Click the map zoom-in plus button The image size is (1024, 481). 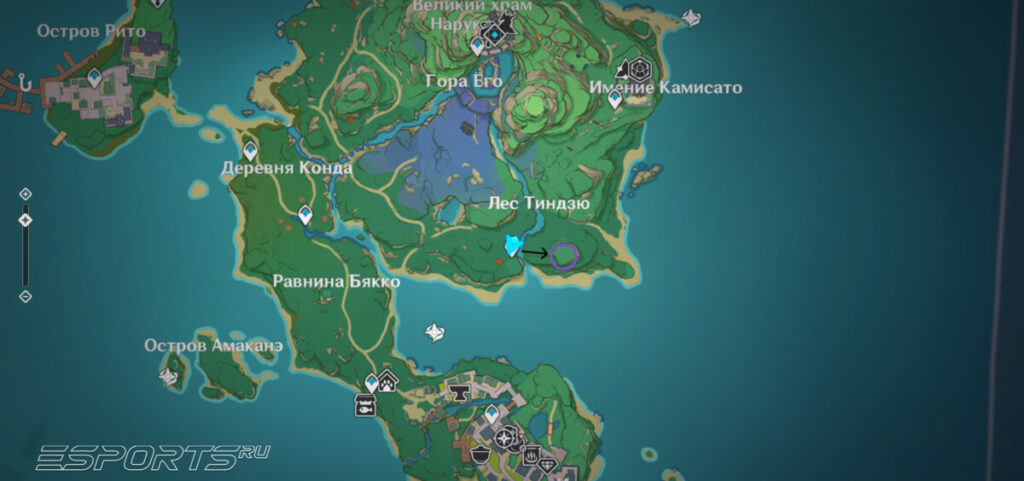pos(26,193)
